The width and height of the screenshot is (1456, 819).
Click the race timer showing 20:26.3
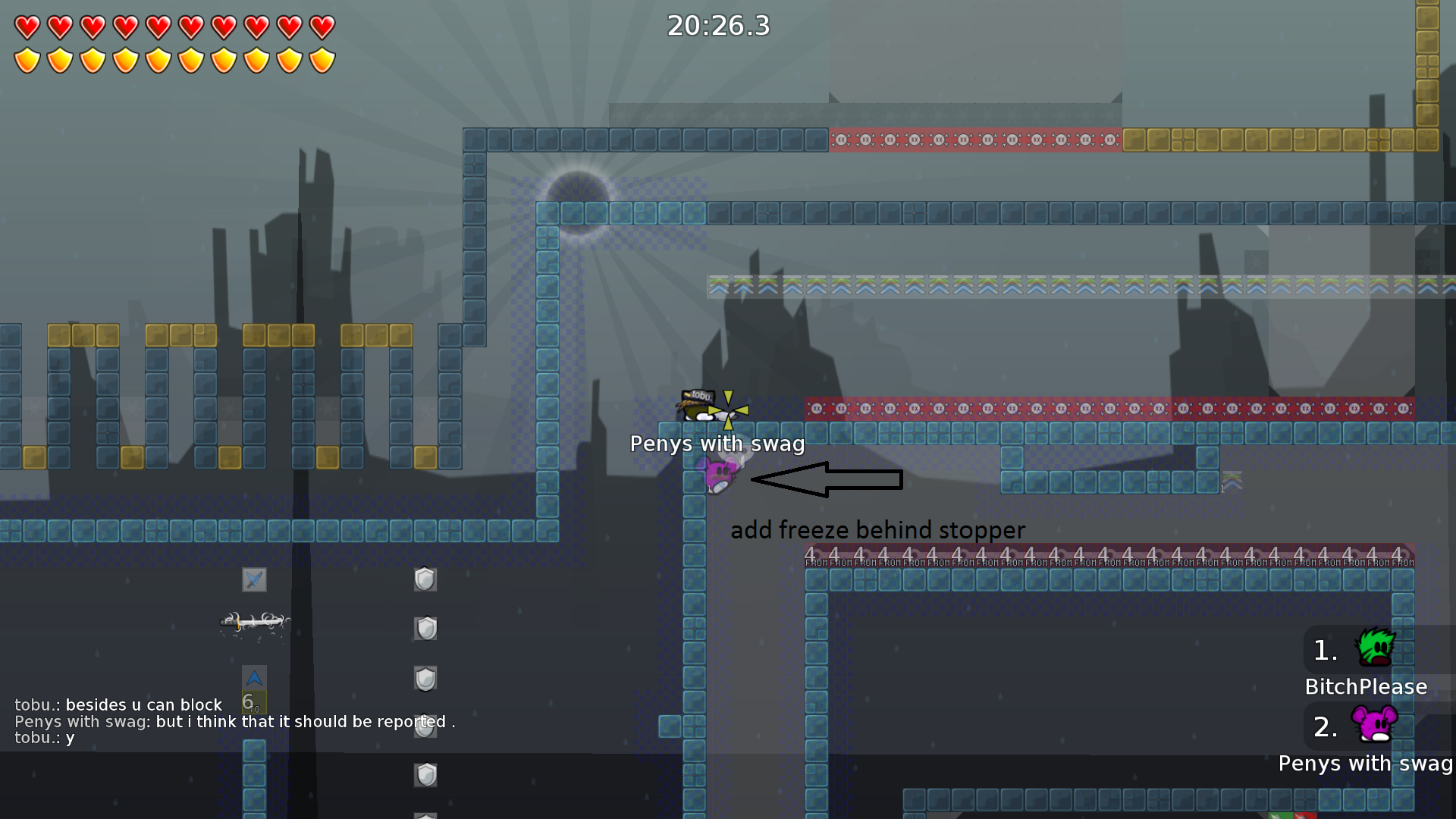point(717,26)
